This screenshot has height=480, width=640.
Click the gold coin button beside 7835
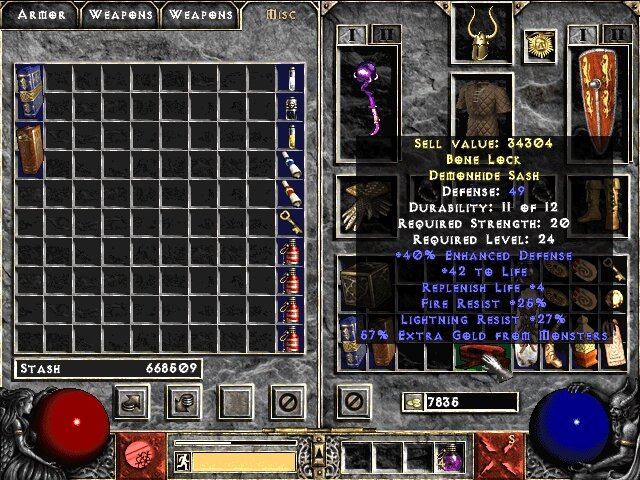coord(413,402)
